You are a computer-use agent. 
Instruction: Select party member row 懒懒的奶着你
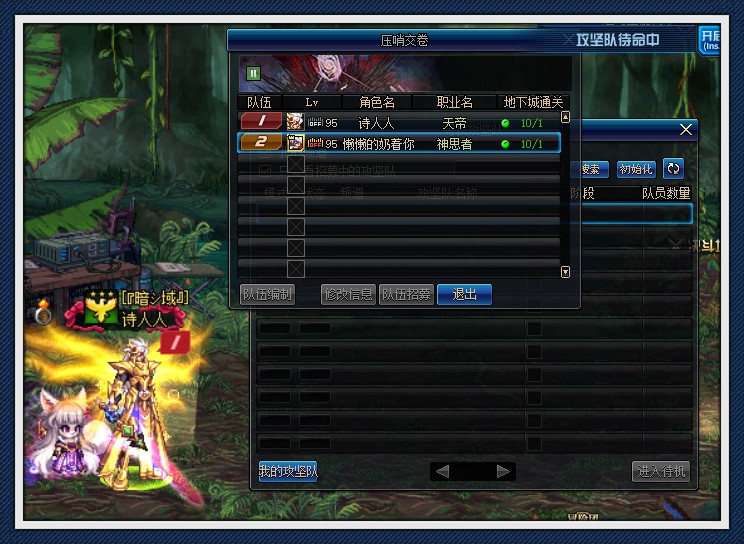point(400,143)
